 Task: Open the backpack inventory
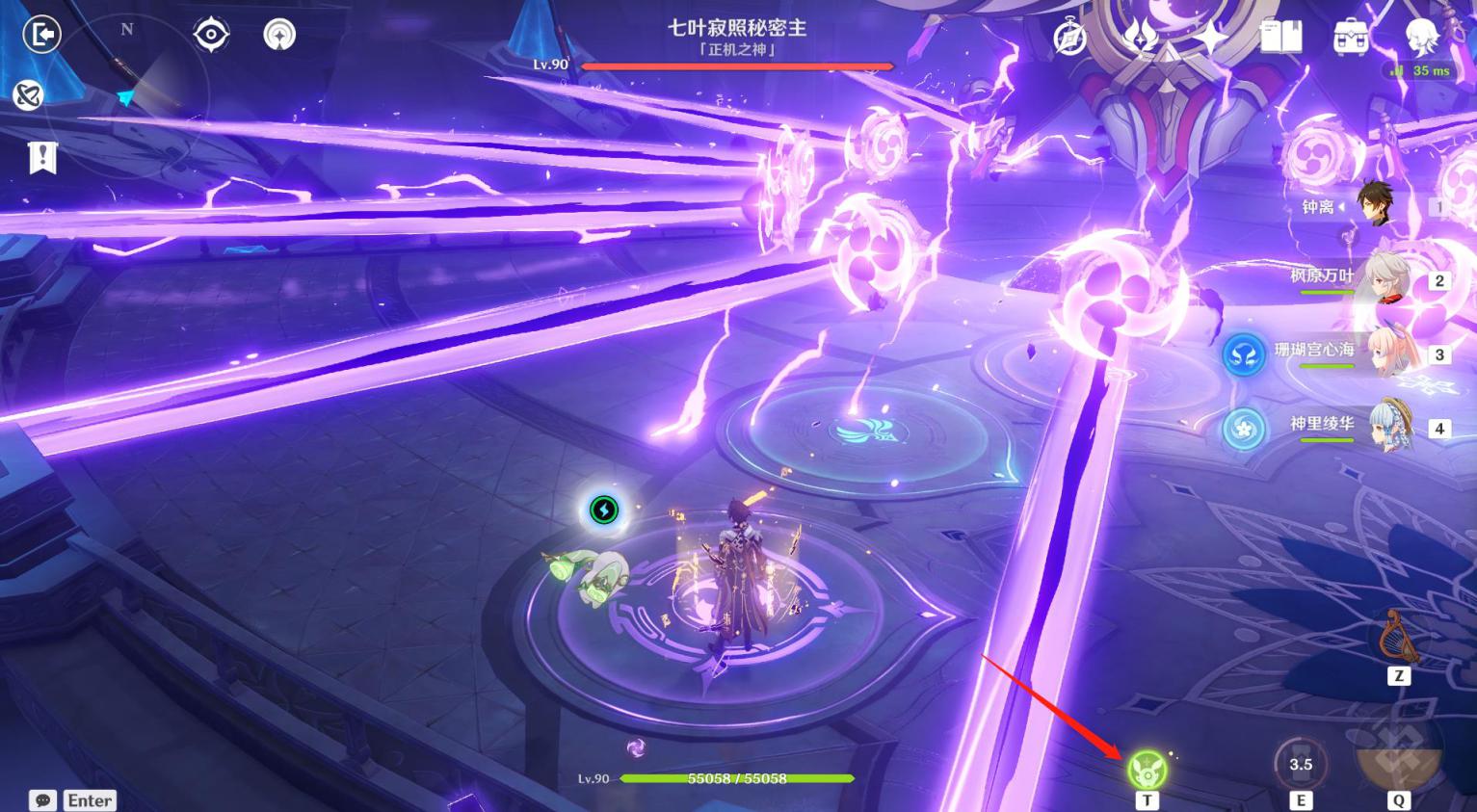(x=1351, y=38)
